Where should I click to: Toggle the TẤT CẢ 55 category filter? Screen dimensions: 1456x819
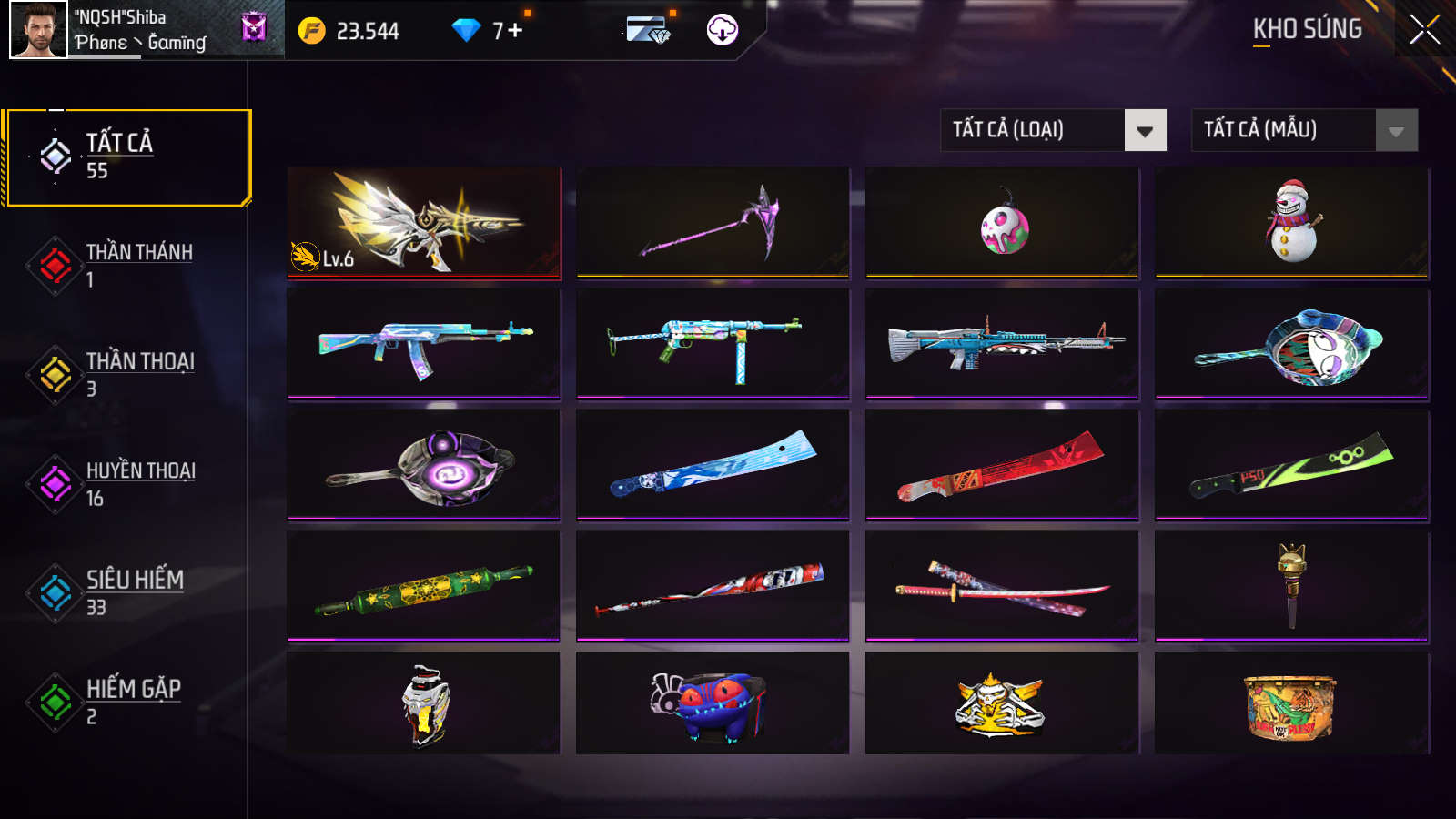pyautogui.click(x=127, y=157)
